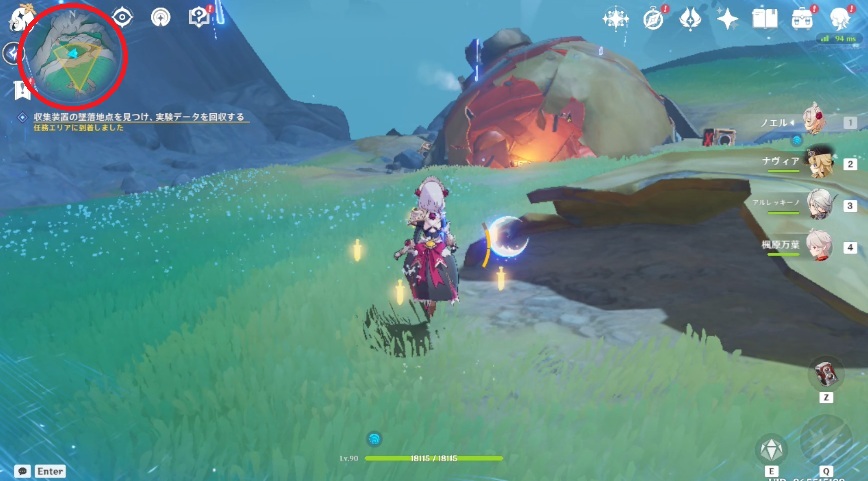
Task: Open the circular minimap
Action: pyautogui.click(x=72, y=55)
